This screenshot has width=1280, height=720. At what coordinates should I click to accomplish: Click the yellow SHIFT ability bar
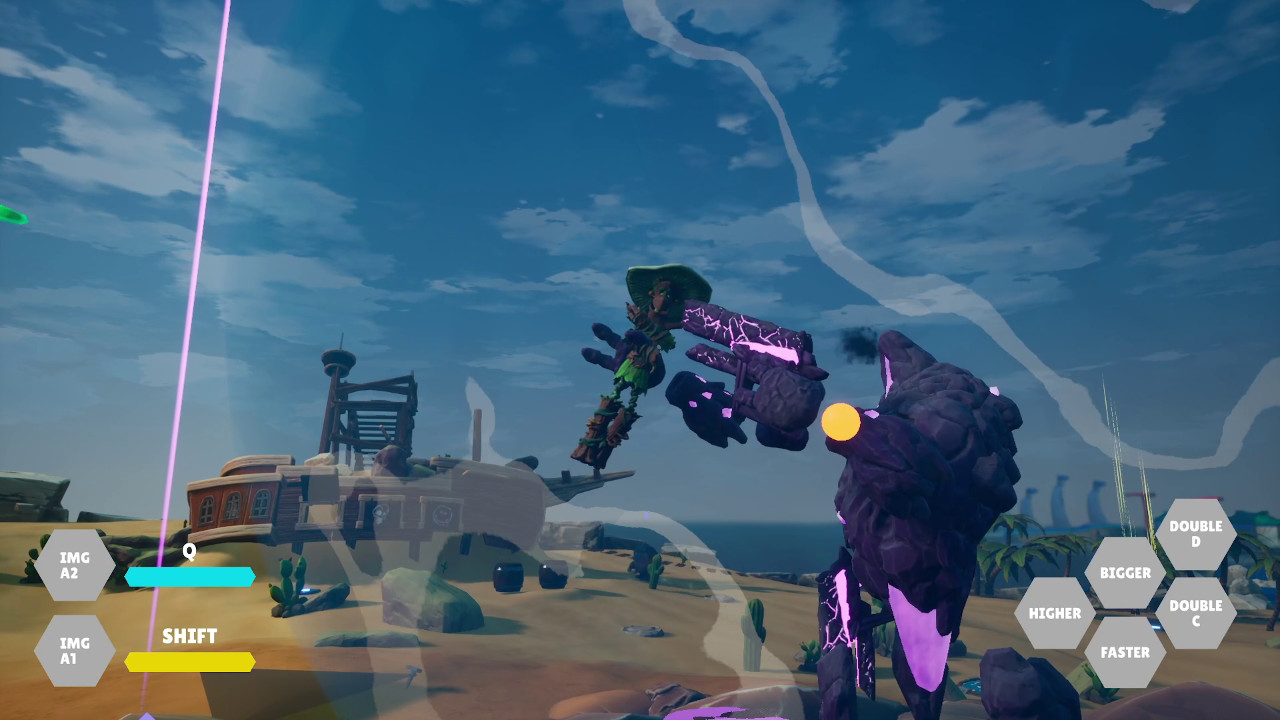190,661
